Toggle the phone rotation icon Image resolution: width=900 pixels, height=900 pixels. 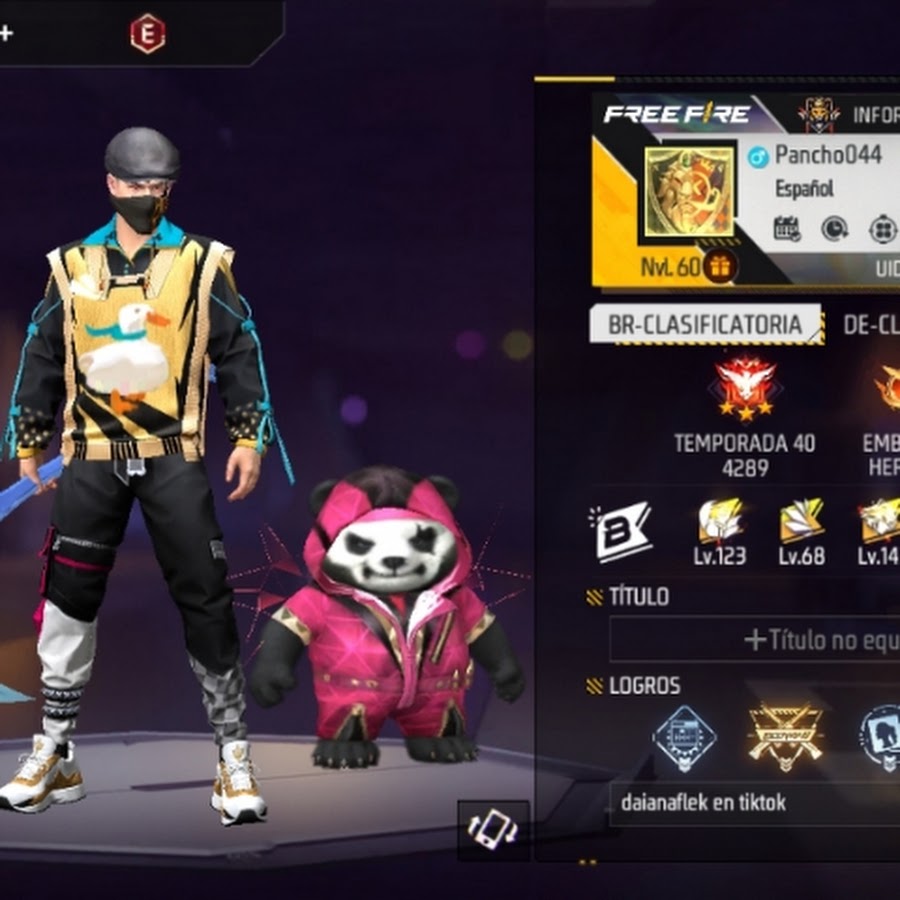coord(495,828)
